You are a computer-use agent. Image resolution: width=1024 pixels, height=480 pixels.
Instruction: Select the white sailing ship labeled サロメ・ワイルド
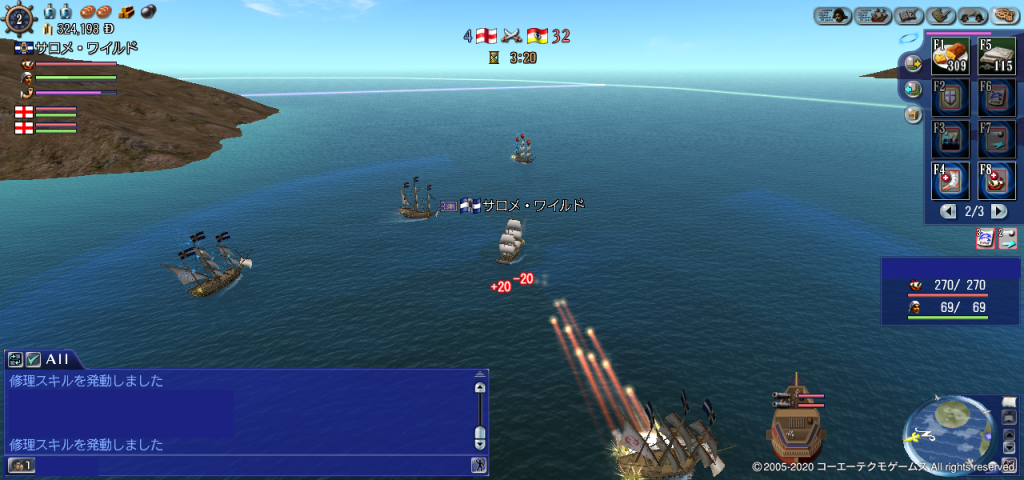(x=511, y=242)
